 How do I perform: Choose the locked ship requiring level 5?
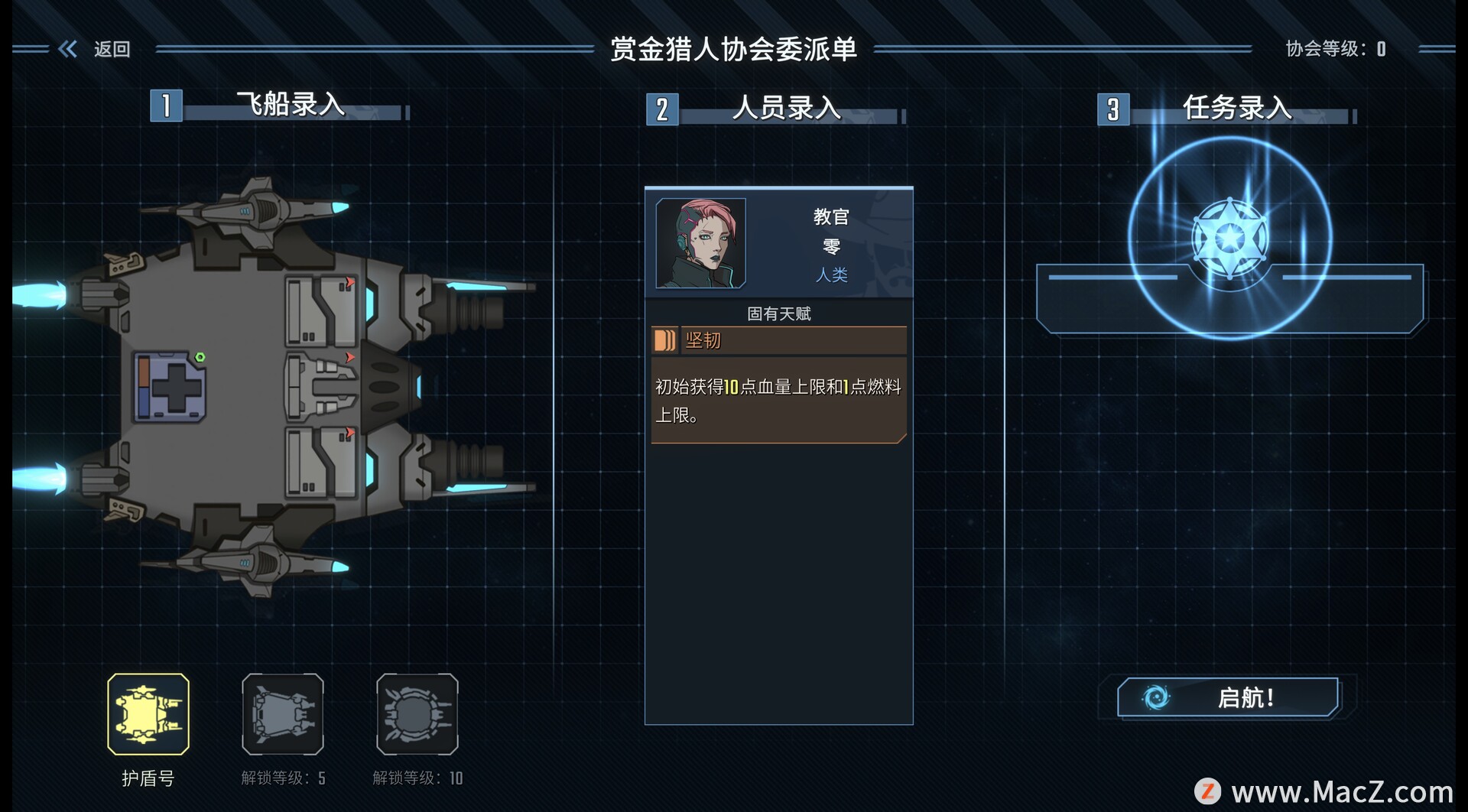coord(283,714)
